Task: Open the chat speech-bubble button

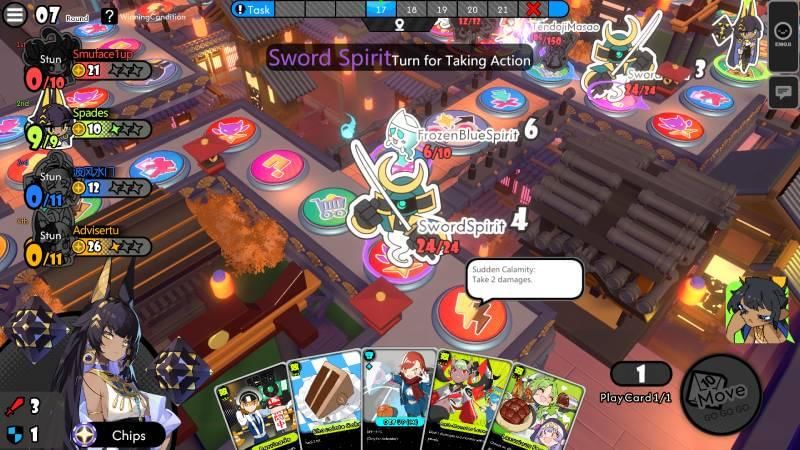Action: coord(783,92)
